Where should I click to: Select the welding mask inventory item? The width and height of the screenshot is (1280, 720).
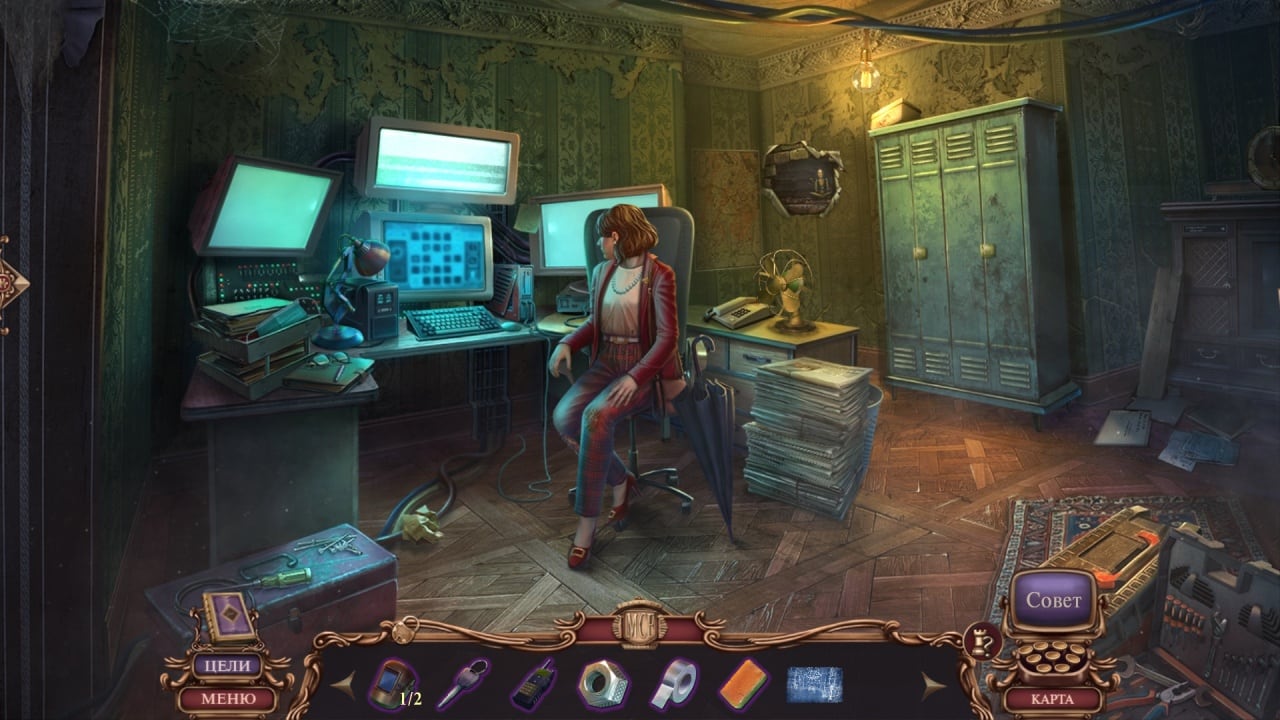click(392, 684)
